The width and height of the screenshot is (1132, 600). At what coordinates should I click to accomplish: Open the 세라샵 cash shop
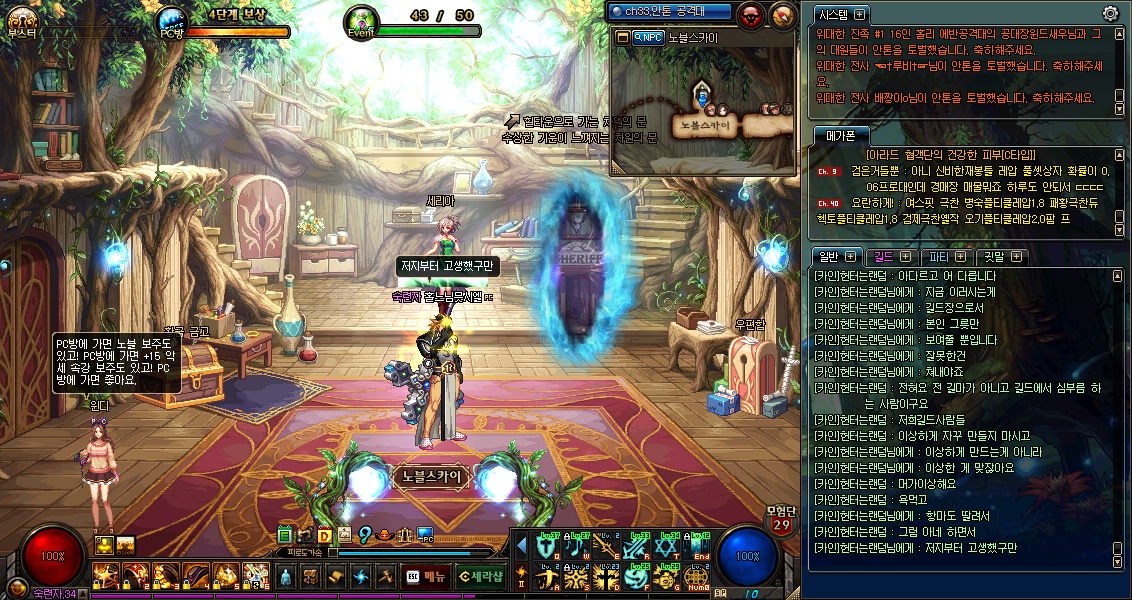click(479, 576)
